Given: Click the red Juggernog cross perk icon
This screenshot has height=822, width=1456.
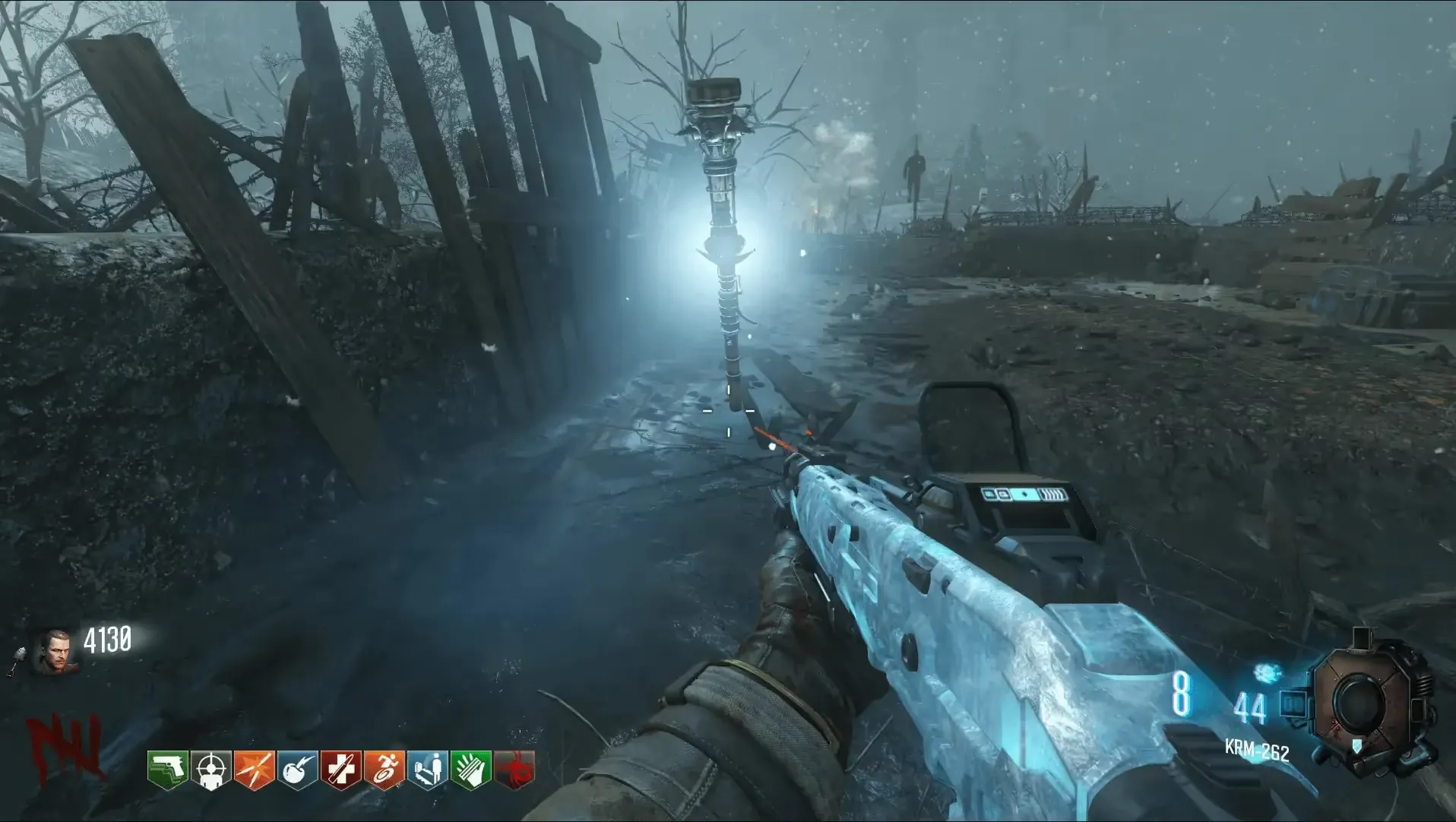Looking at the screenshot, I should 340,770.
